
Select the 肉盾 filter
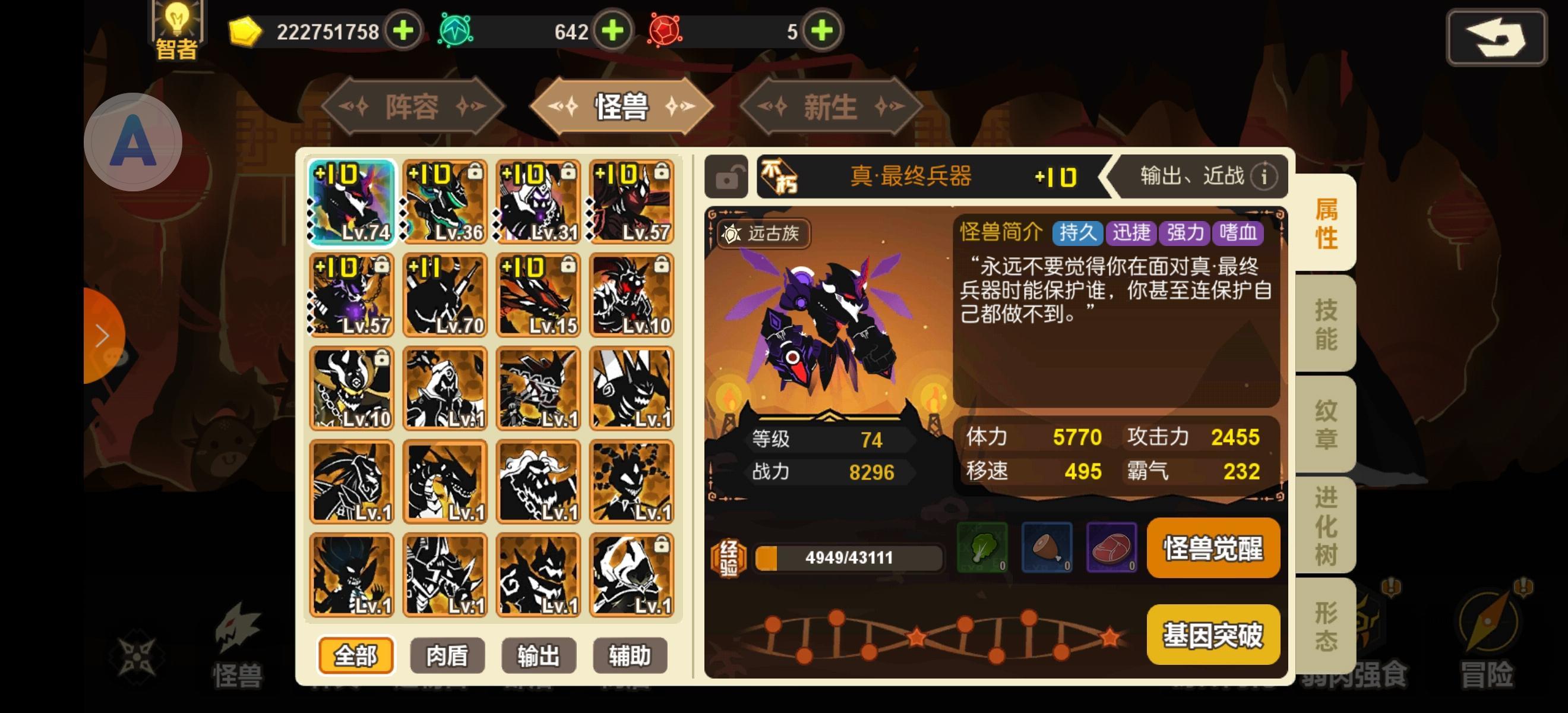[447, 656]
